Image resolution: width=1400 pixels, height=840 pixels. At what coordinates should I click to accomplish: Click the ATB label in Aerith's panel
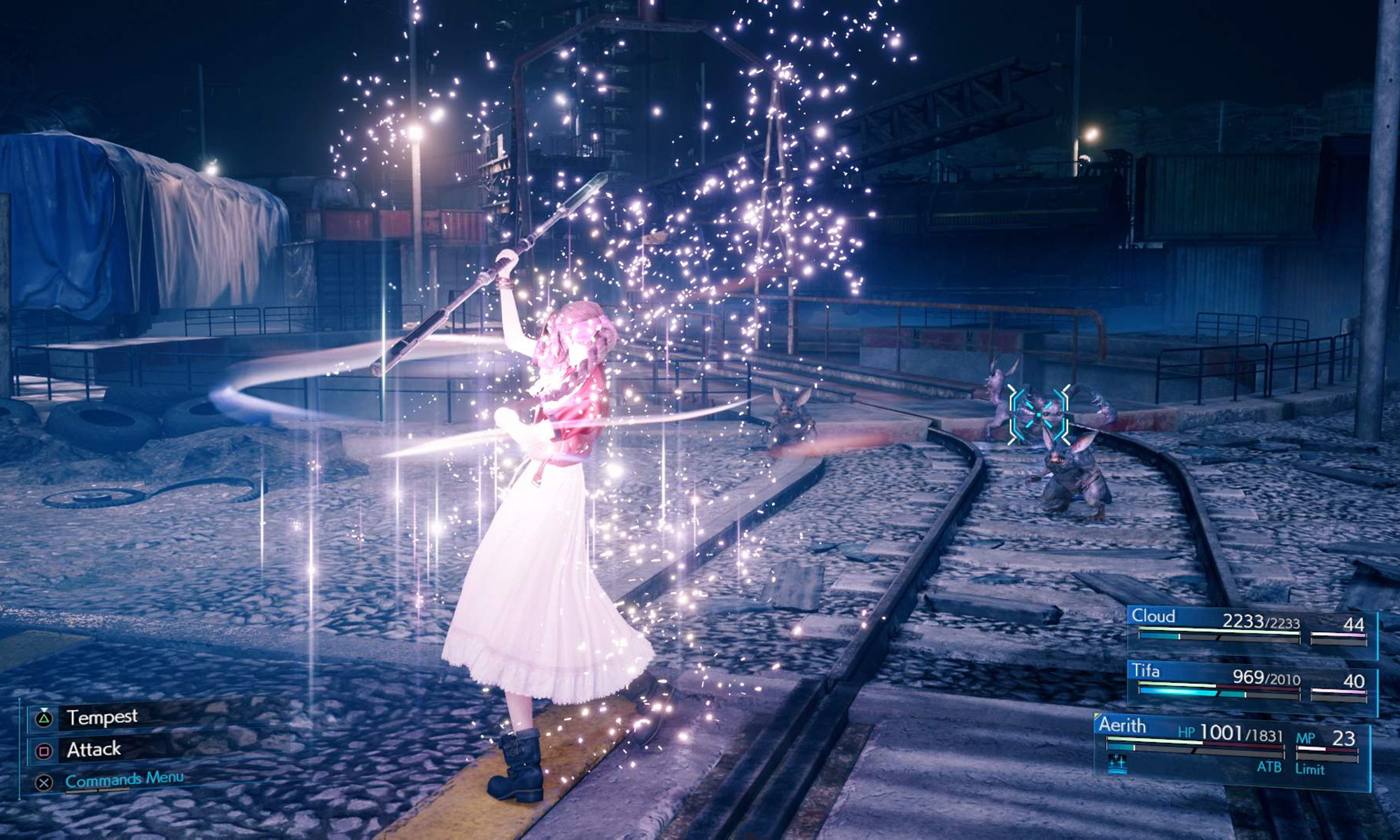point(1269,768)
